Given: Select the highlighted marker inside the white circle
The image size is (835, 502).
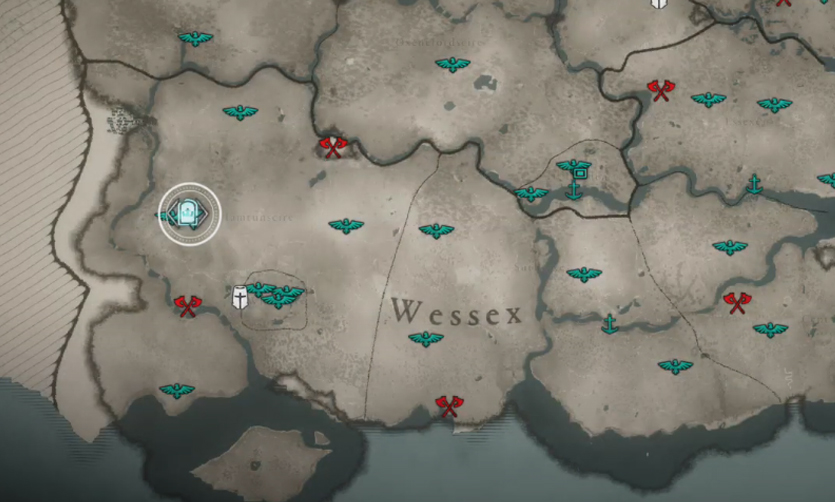Looking at the screenshot, I should (x=189, y=212).
